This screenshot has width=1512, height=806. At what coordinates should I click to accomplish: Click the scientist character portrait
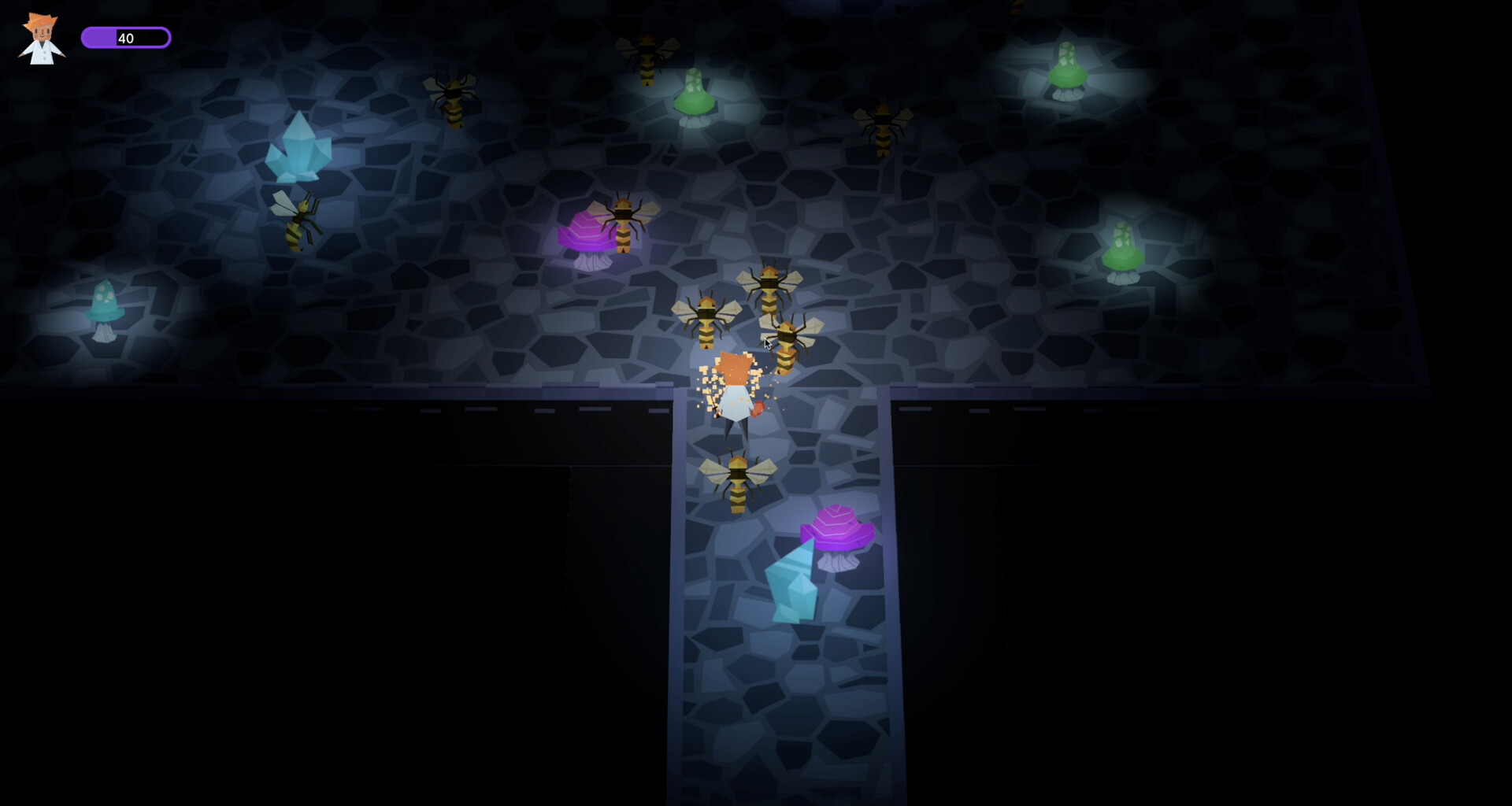(41, 39)
